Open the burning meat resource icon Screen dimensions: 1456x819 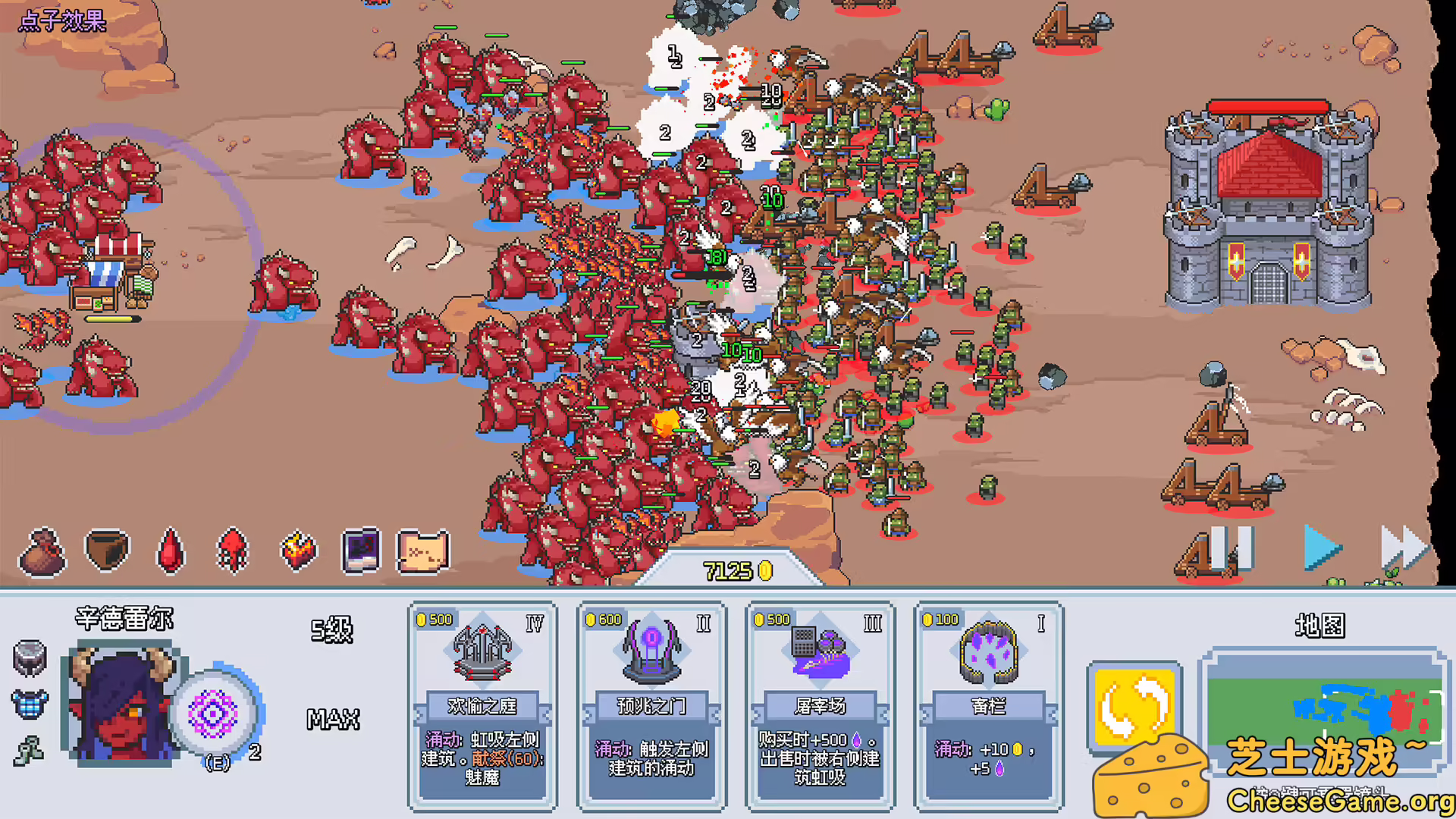click(x=297, y=550)
